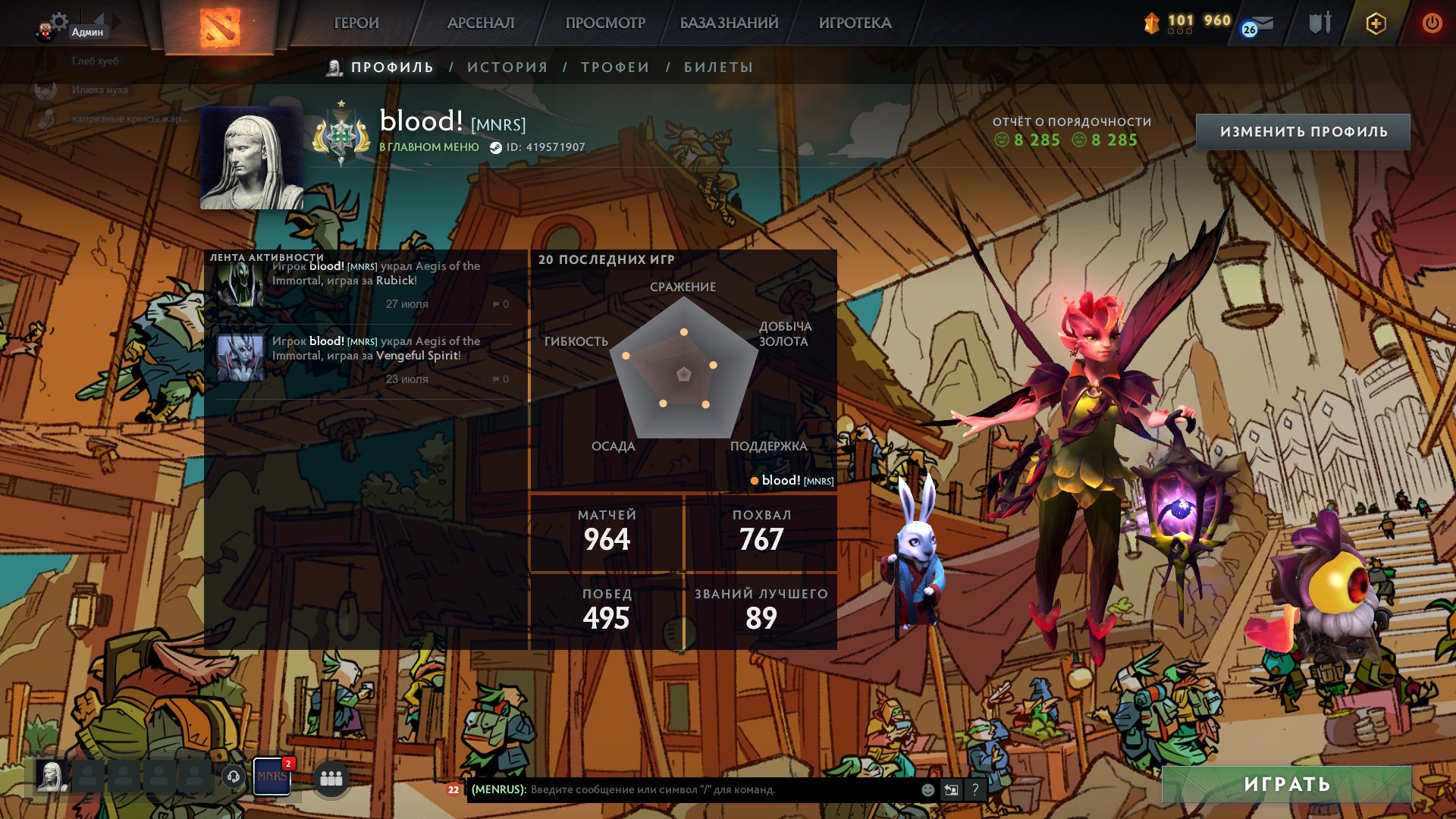Open the АРСЕНАЛ menu
Viewport: 1456px width, 819px height.
click(x=481, y=24)
